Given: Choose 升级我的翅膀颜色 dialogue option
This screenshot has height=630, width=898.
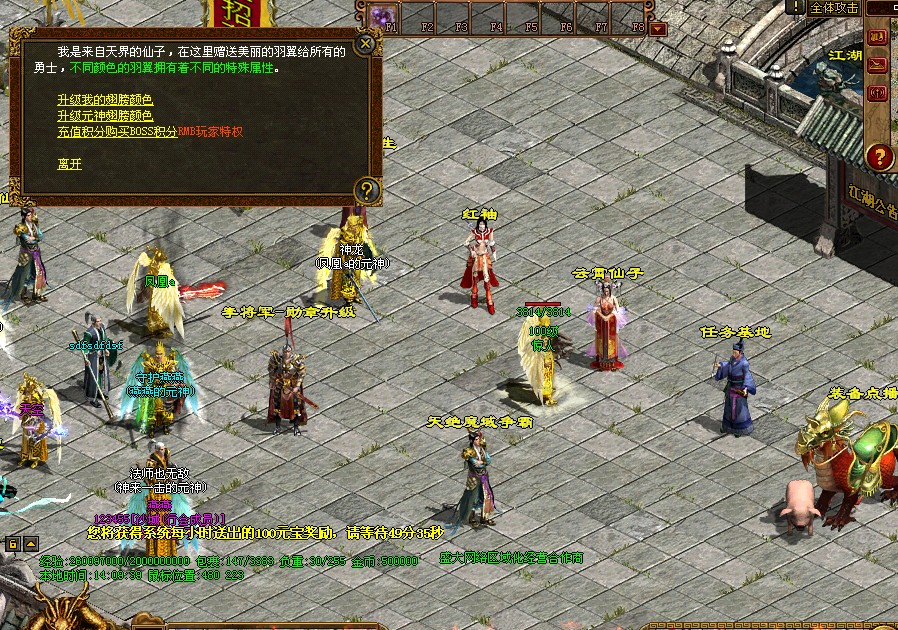Looking at the screenshot, I should click(x=105, y=100).
